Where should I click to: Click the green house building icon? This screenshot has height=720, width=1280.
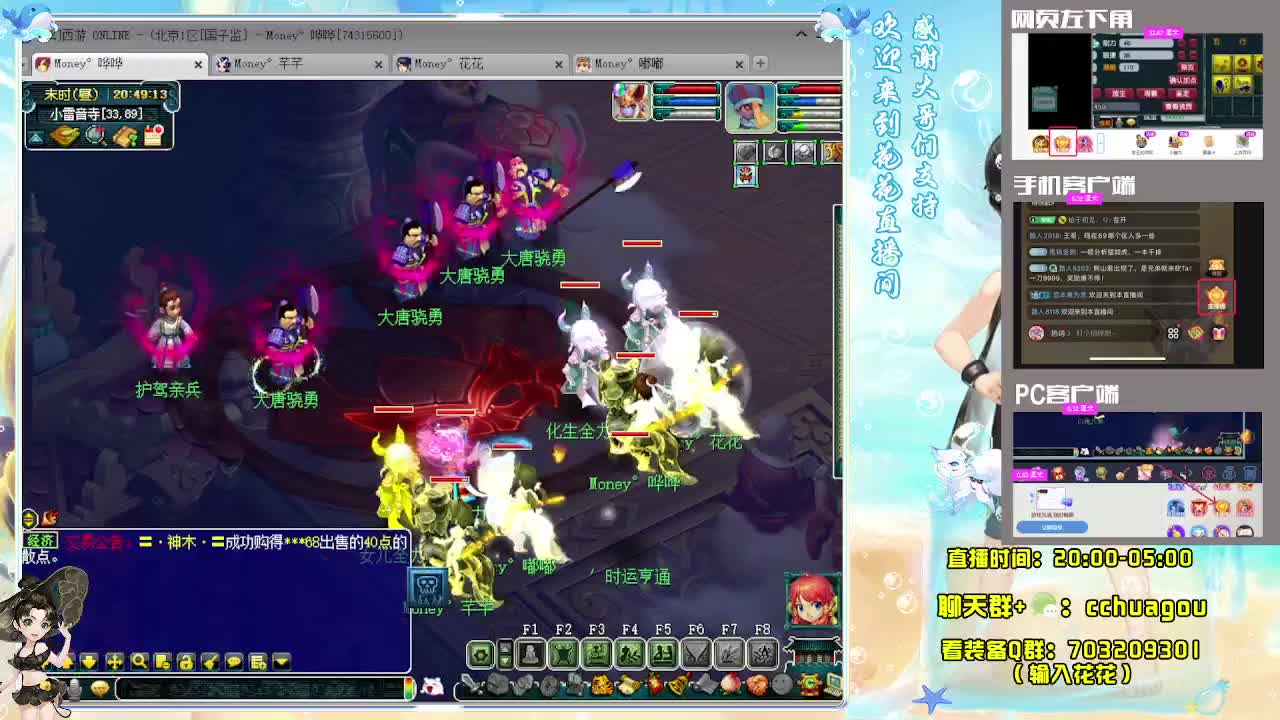click(813, 651)
